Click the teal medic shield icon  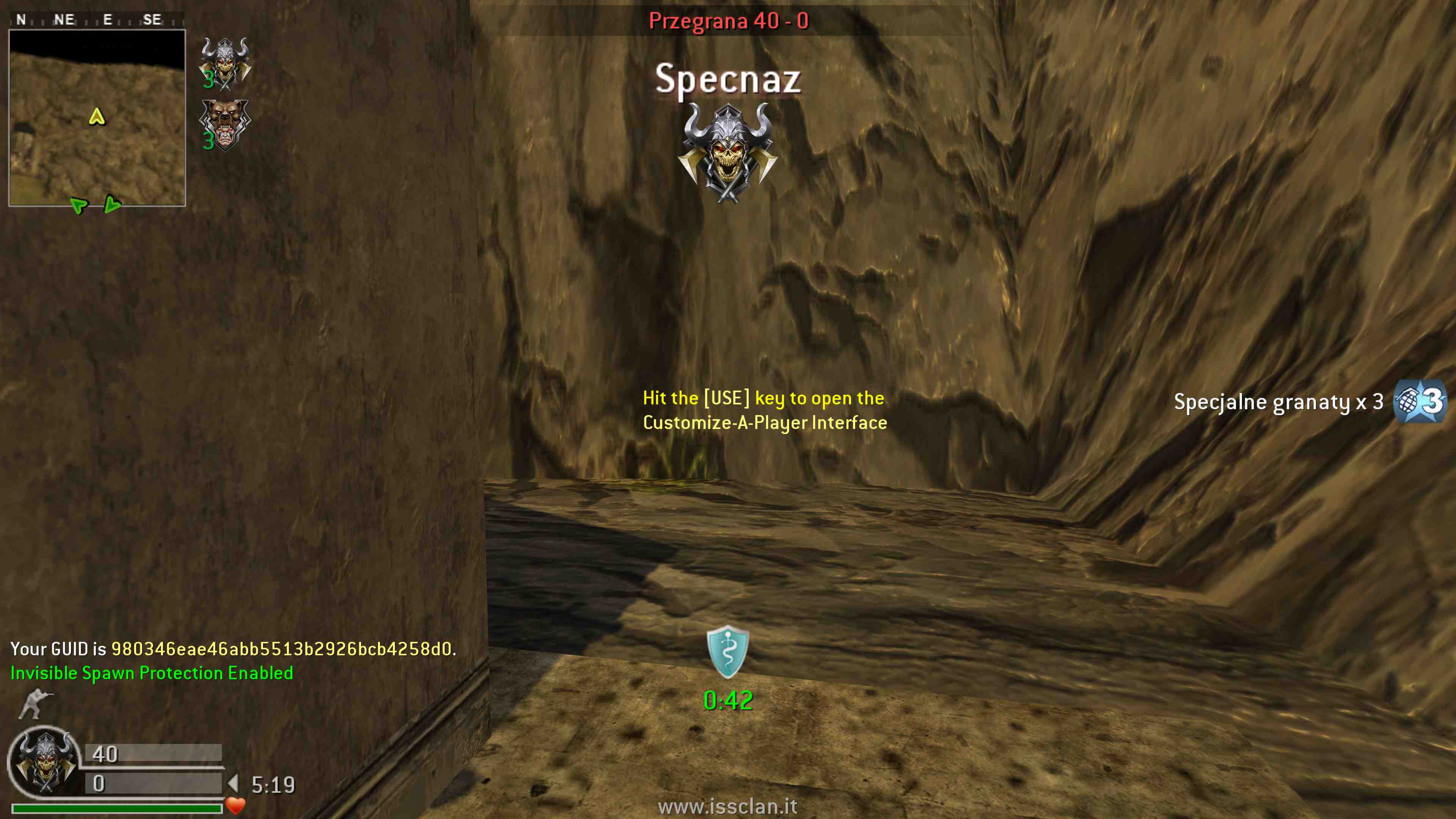[x=728, y=652]
